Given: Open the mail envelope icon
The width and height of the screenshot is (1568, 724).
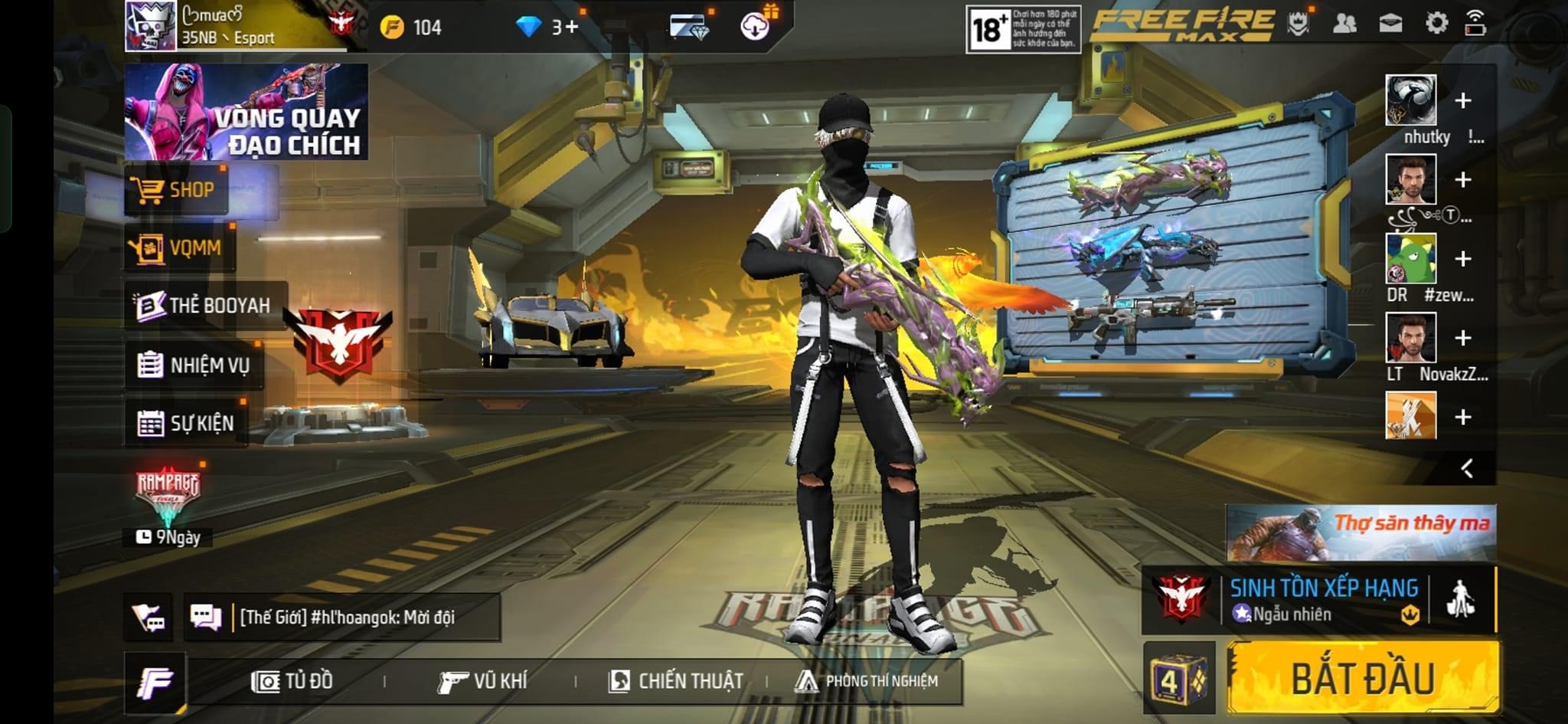Looking at the screenshot, I should pyautogui.click(x=1390, y=23).
